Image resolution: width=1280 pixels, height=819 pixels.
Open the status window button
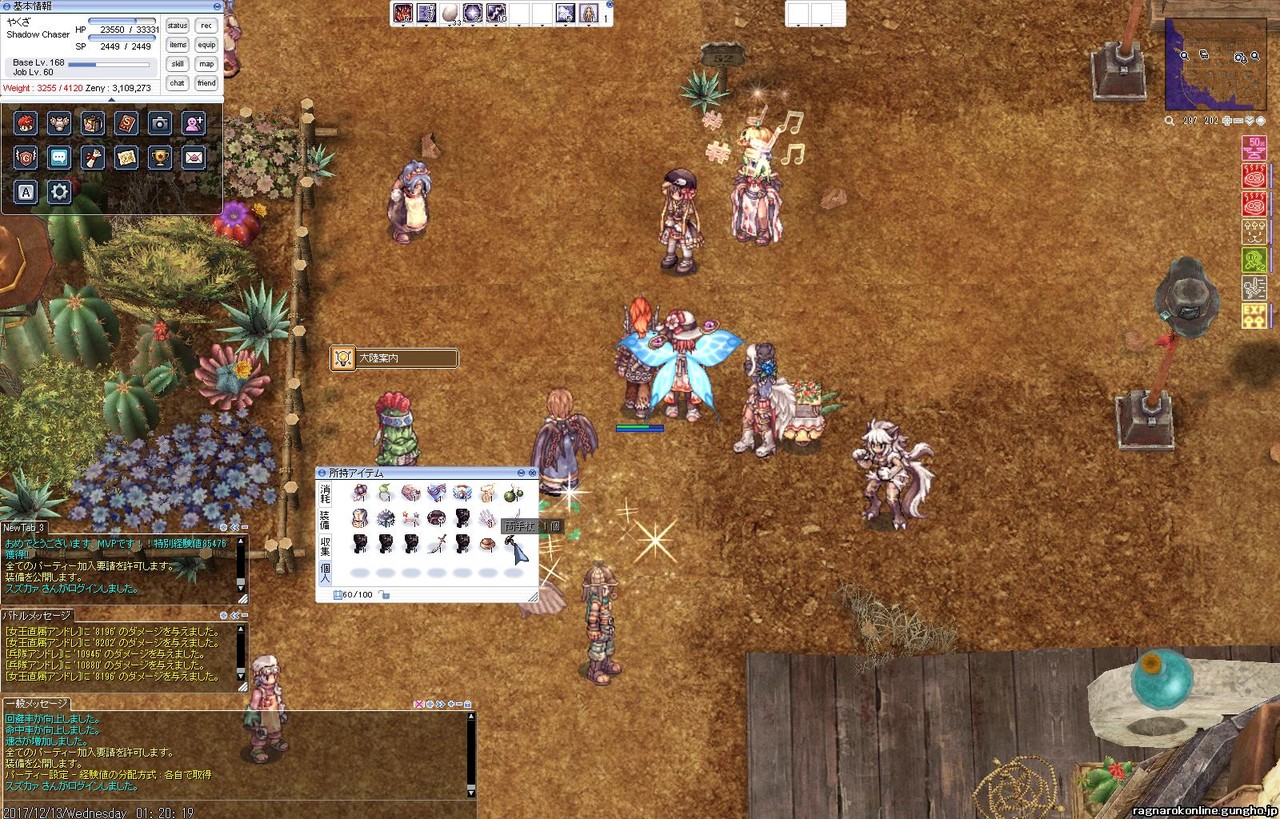[177, 25]
